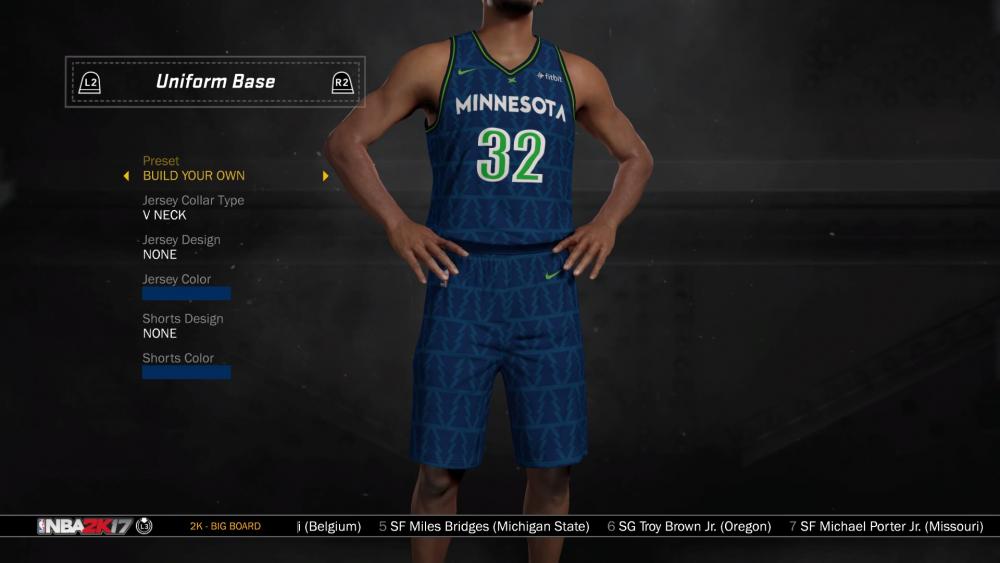Screen dimensions: 1000x563
Task: Choose the Jersey Collar Type V NECK row
Action: 165,215
